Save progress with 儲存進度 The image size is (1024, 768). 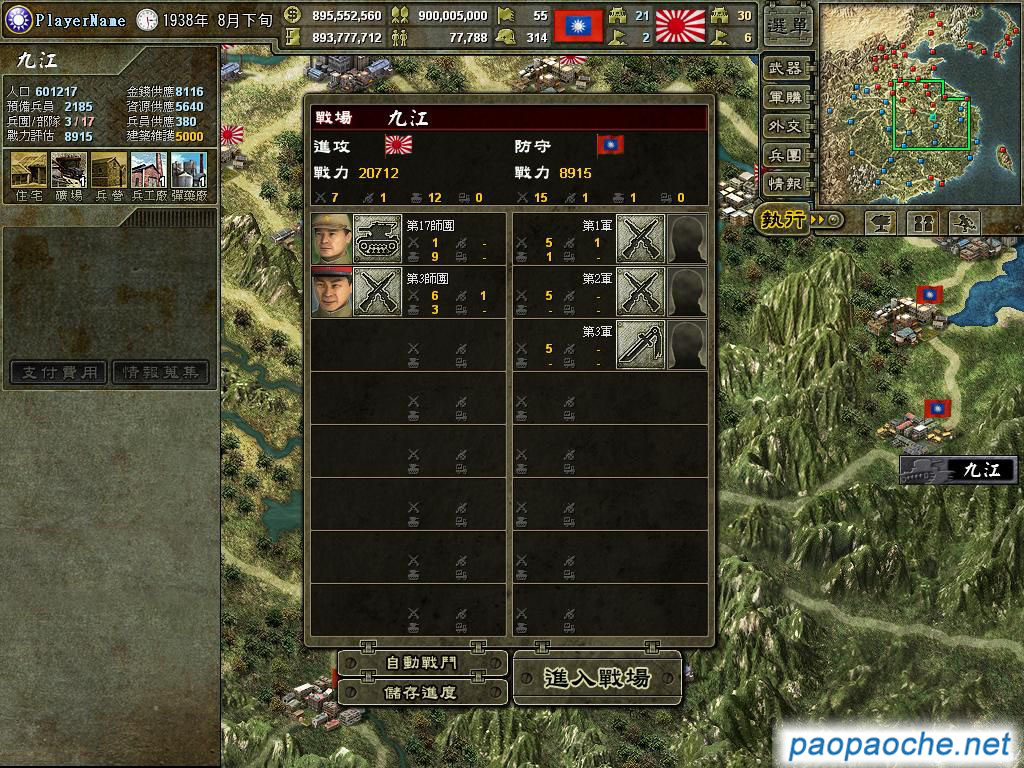pos(422,692)
